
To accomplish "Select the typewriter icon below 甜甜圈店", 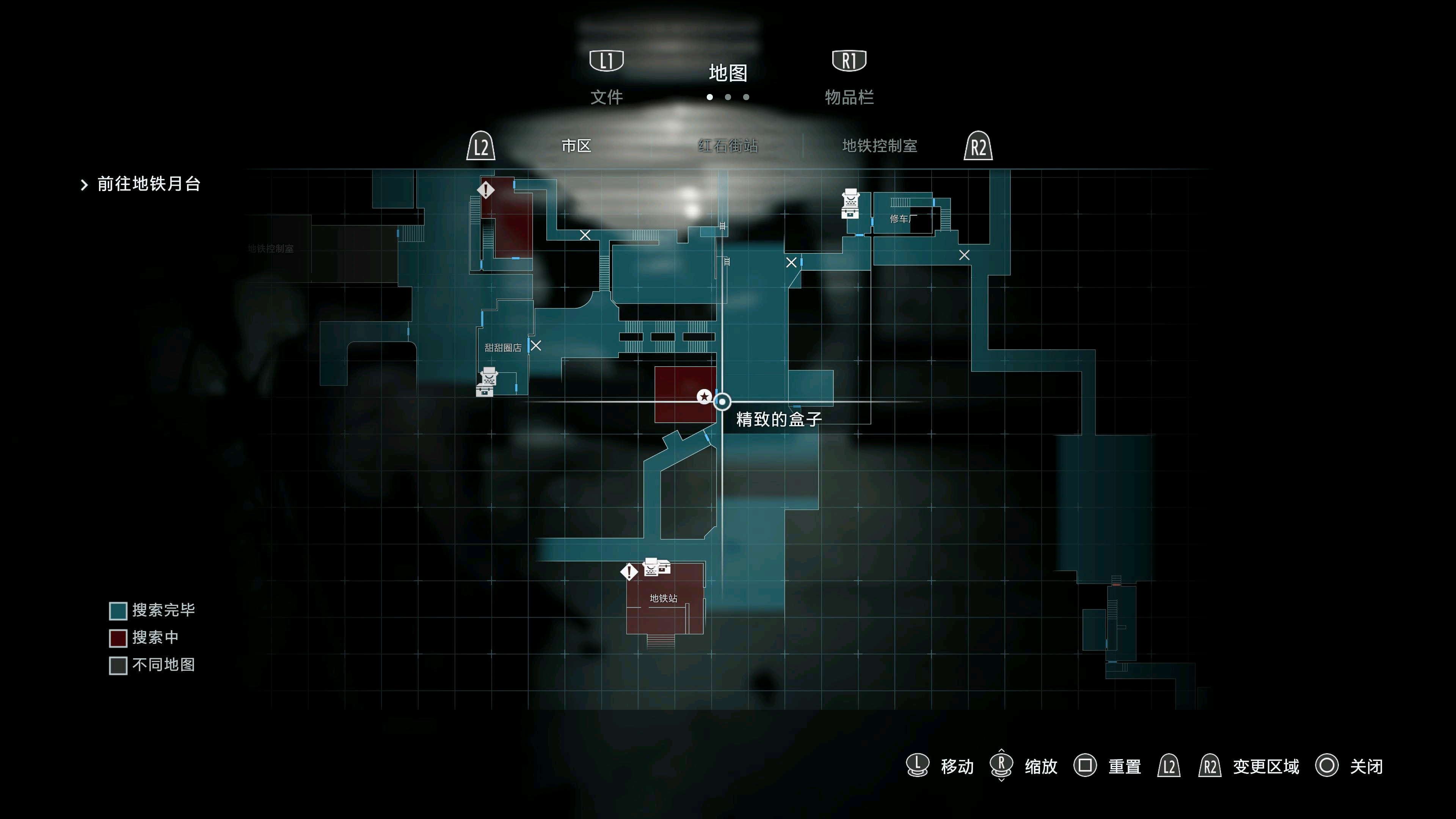I will click(x=486, y=382).
